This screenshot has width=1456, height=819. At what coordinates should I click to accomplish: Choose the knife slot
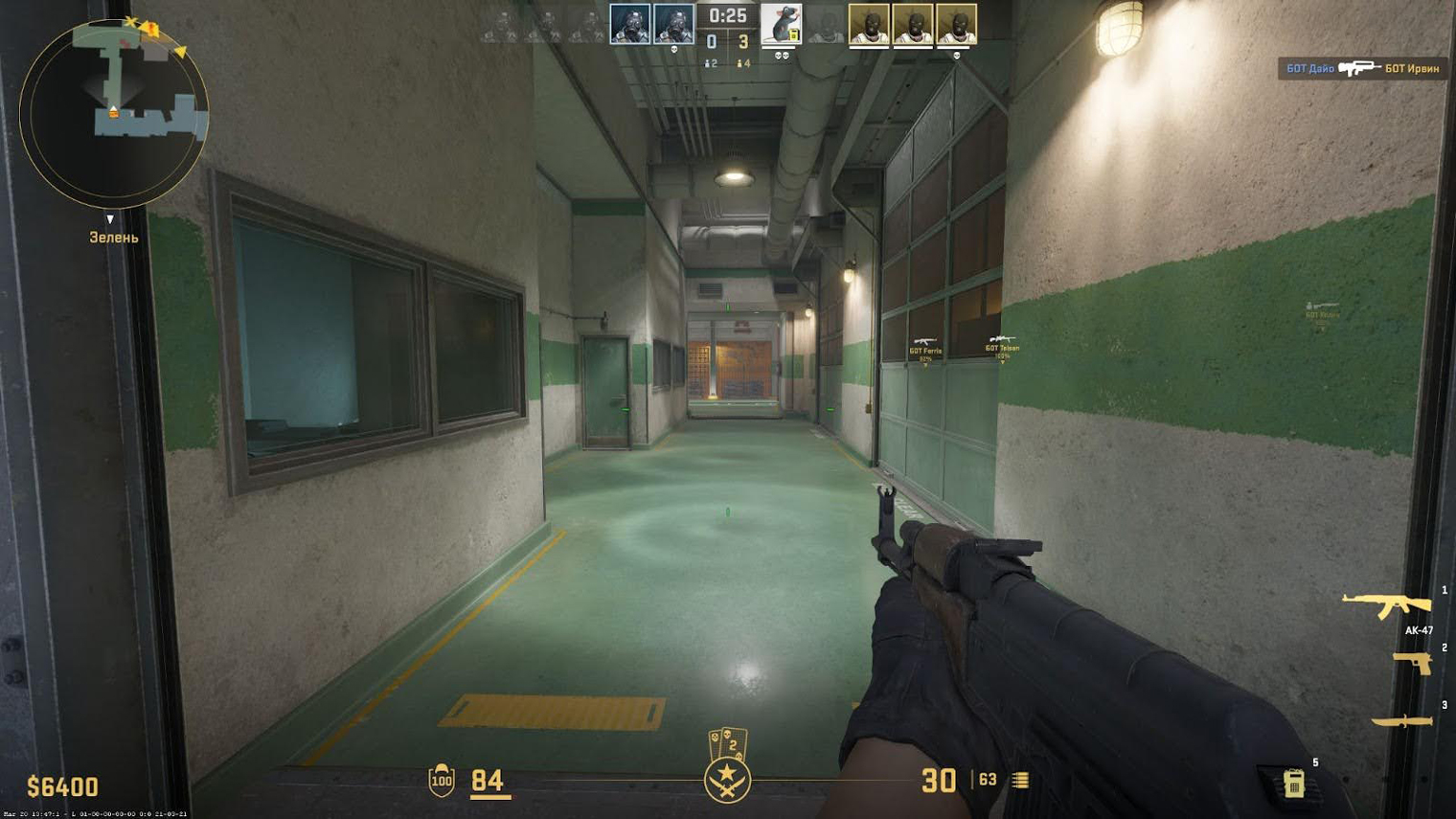coord(1401,720)
